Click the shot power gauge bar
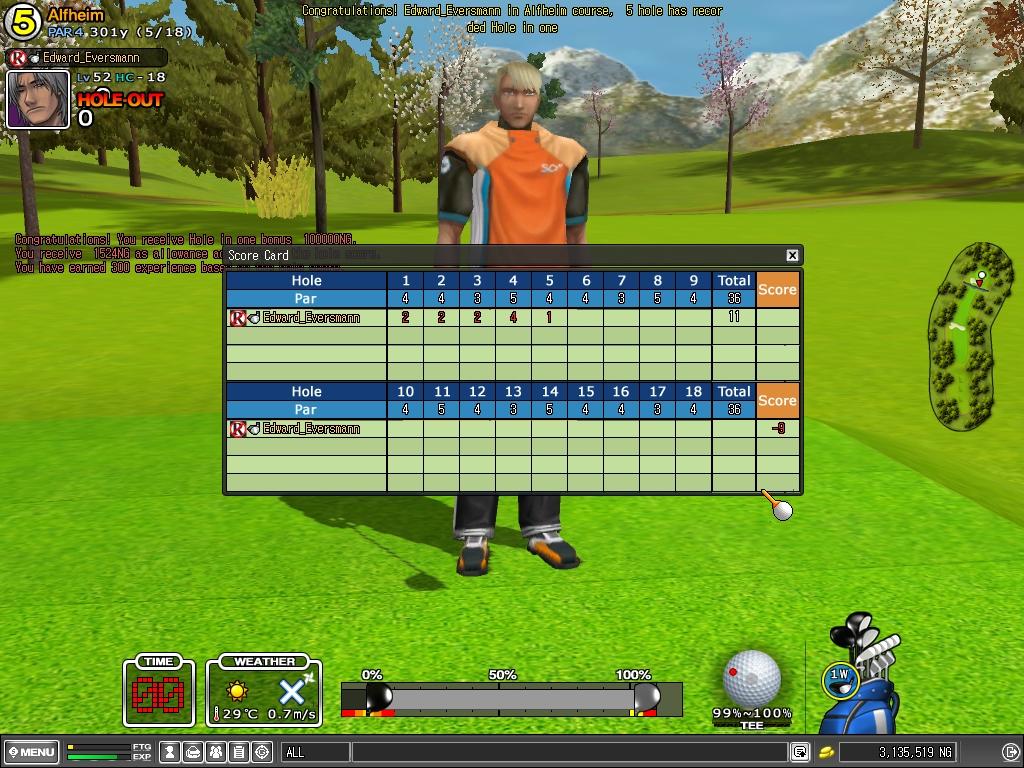 510,697
